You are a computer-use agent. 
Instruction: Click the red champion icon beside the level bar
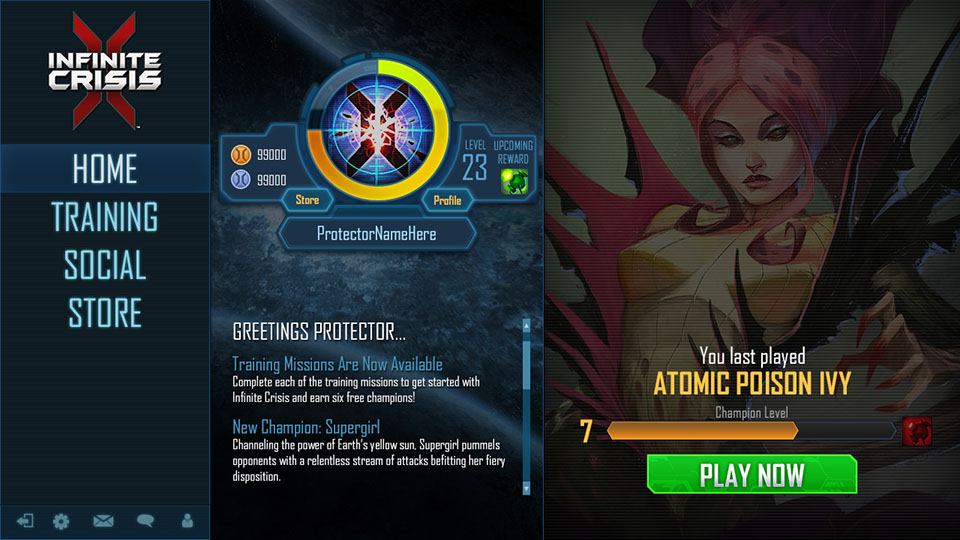pyautogui.click(x=917, y=431)
